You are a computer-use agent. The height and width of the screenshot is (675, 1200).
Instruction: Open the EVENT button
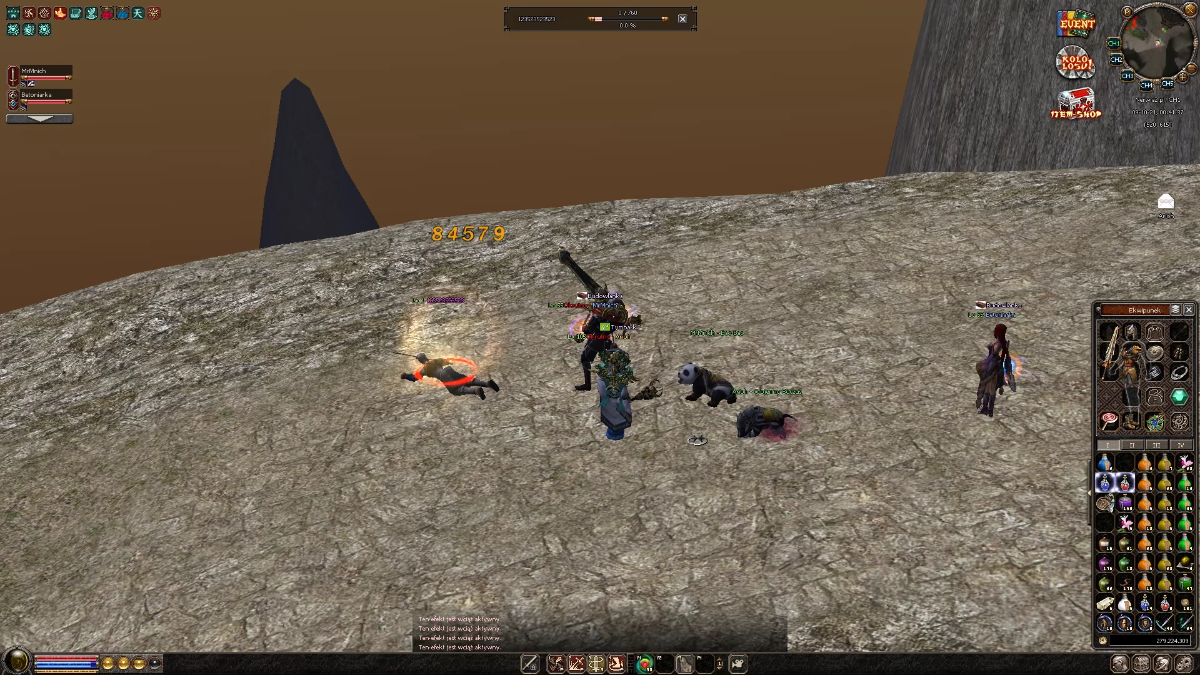1077,23
